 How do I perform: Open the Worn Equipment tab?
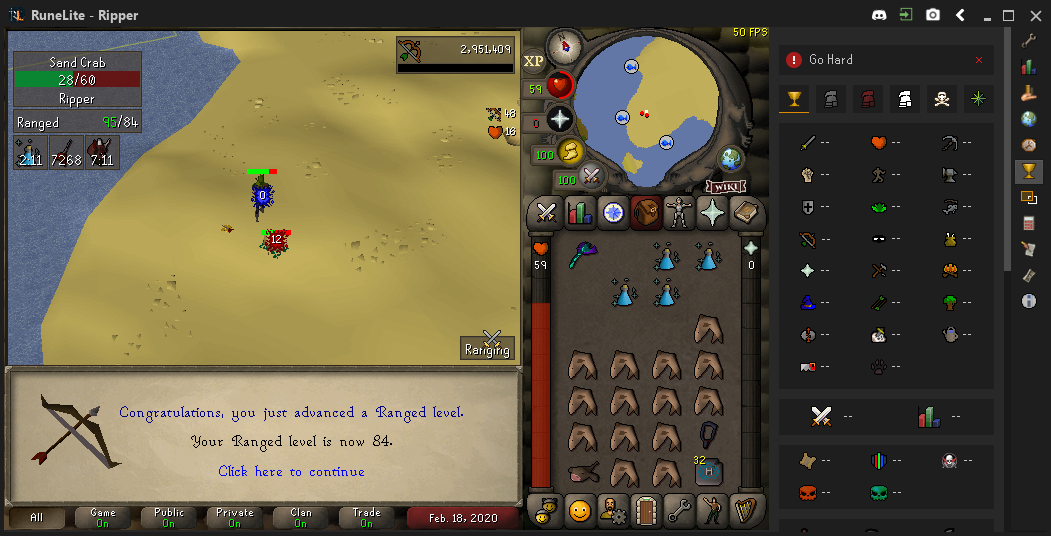679,212
